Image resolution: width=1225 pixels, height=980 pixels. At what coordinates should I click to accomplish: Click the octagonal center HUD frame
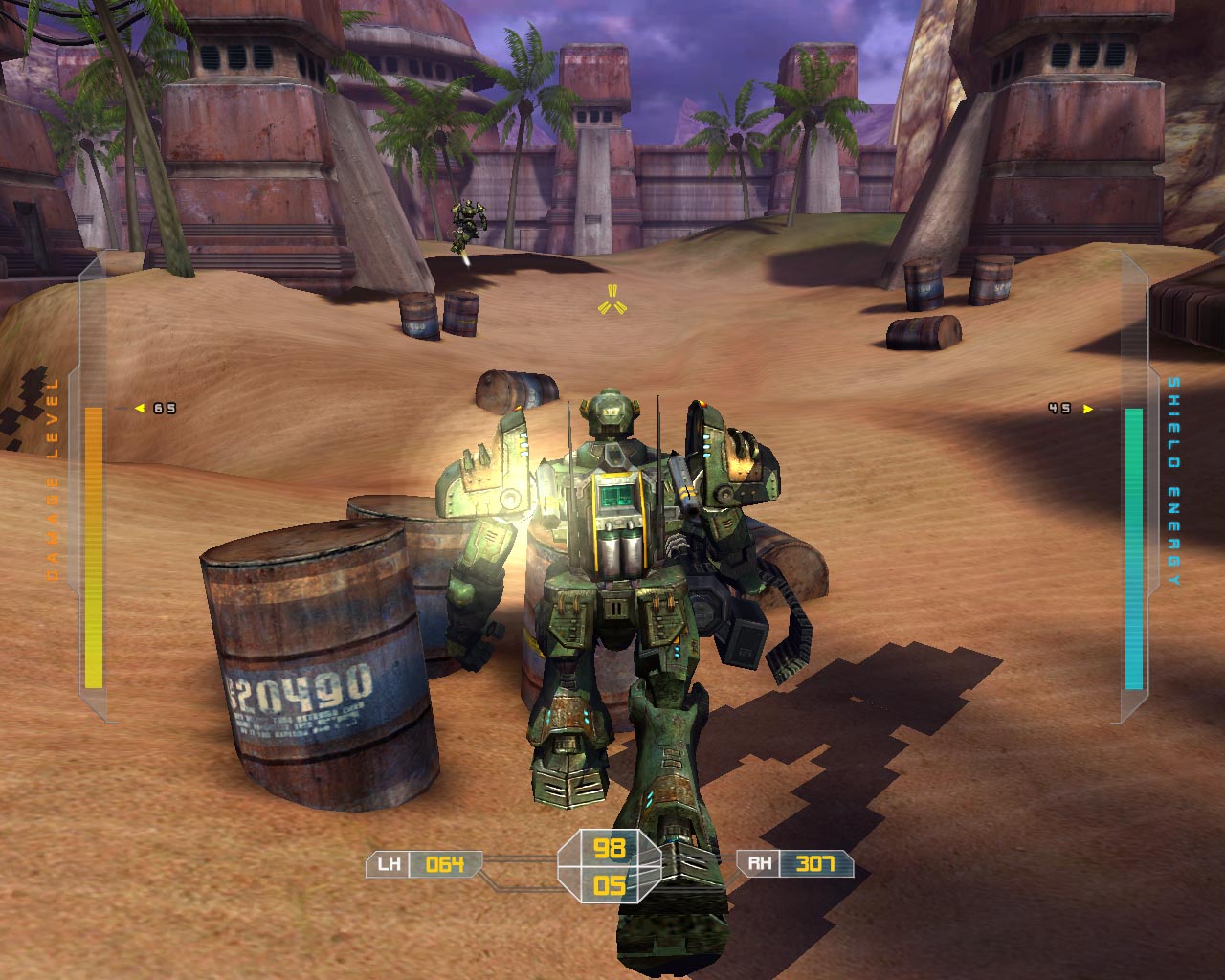(x=611, y=867)
